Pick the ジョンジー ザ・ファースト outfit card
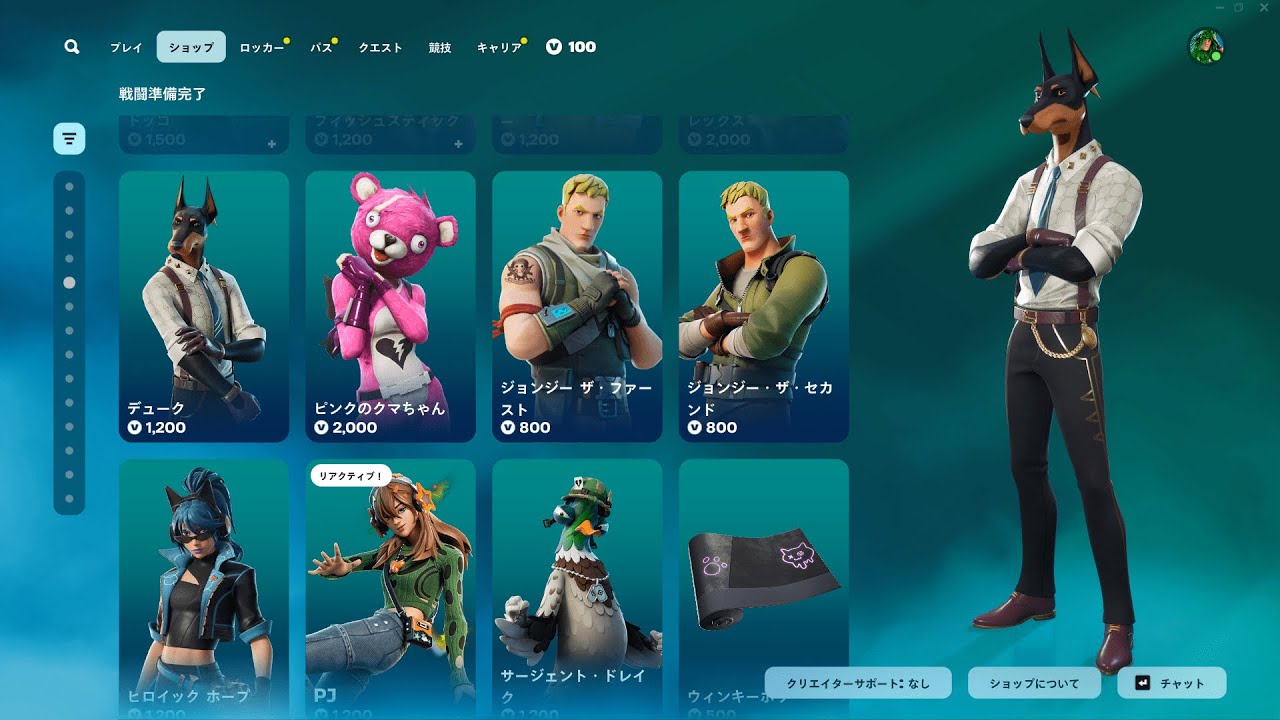The image size is (1280, 720). 577,306
